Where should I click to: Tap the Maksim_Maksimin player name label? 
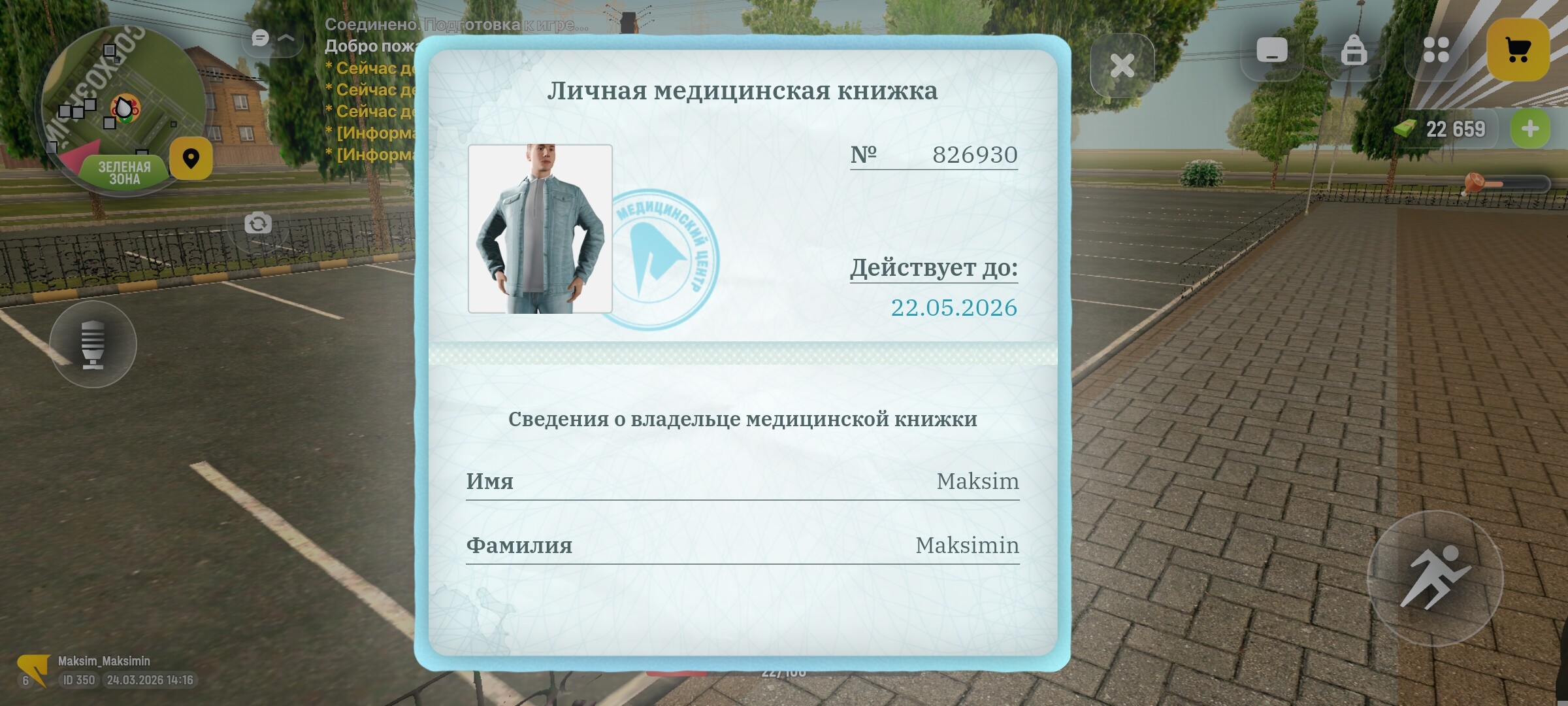(105, 661)
